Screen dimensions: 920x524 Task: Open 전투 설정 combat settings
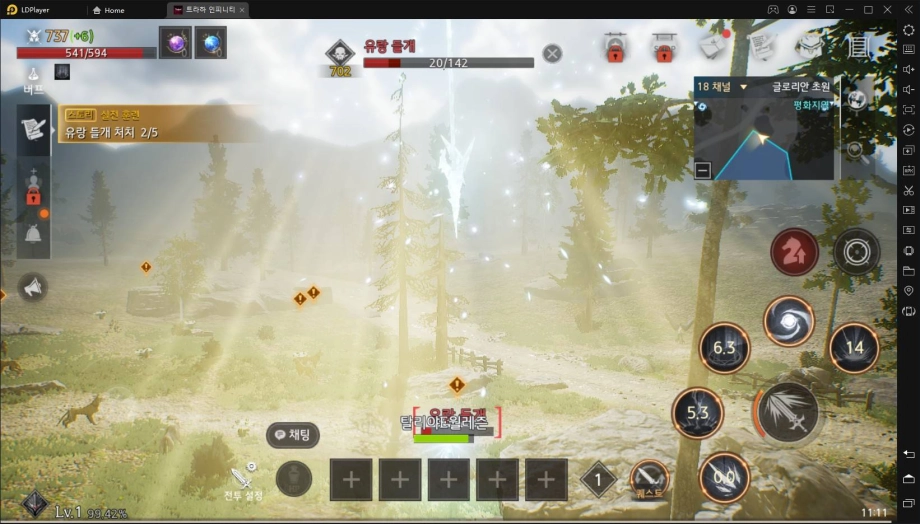(243, 481)
